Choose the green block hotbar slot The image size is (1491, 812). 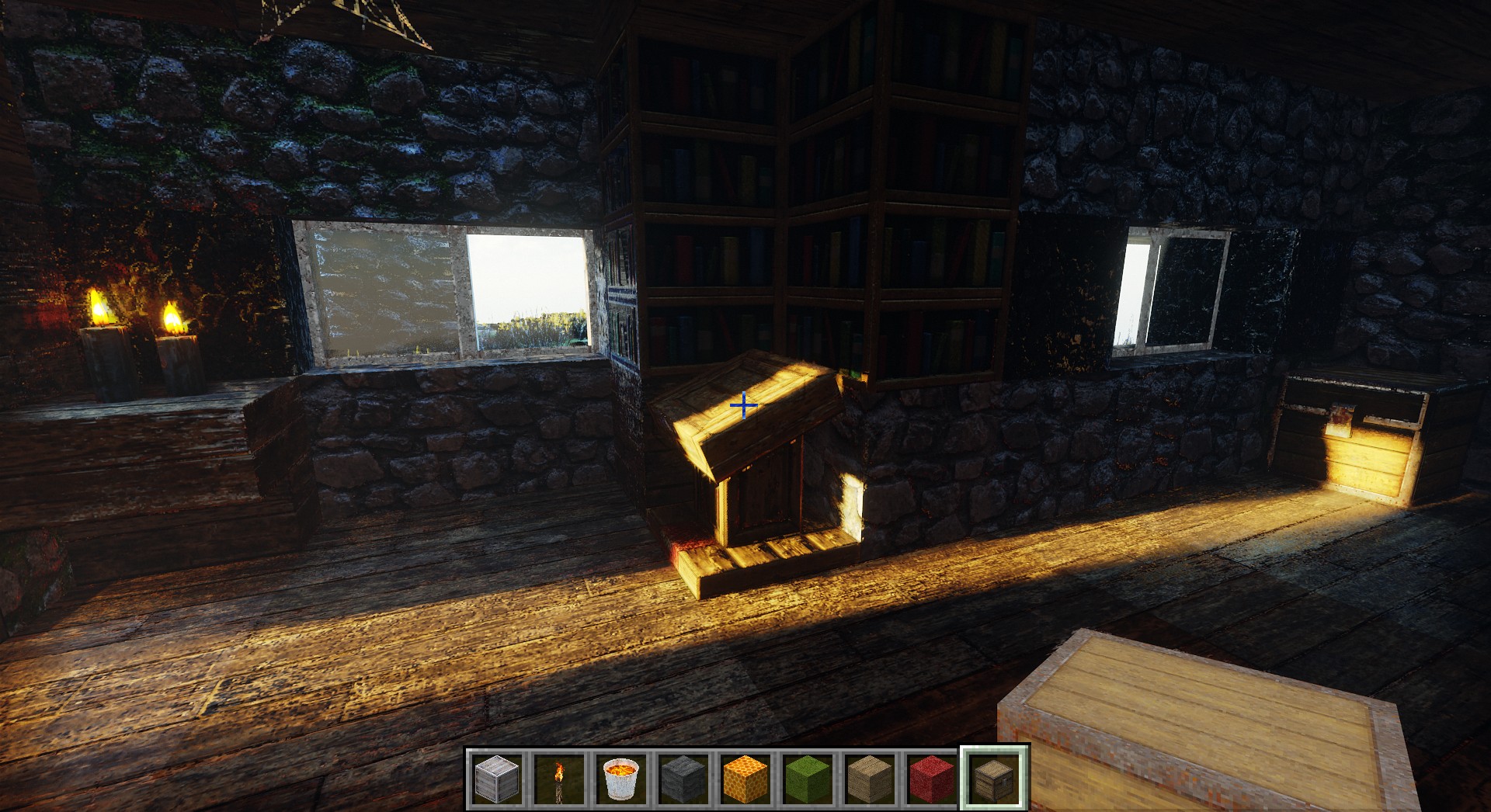point(808,778)
